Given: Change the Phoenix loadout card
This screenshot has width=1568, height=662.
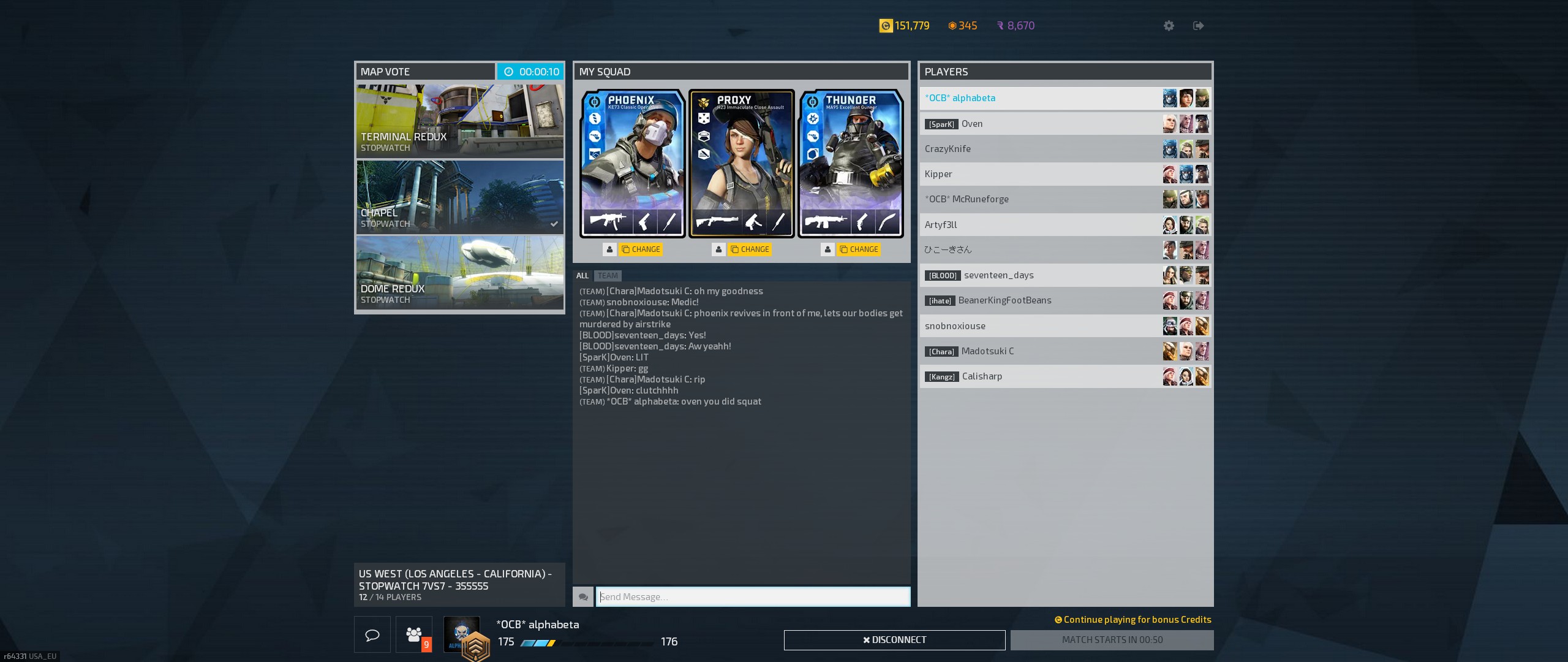Looking at the screenshot, I should click(641, 249).
